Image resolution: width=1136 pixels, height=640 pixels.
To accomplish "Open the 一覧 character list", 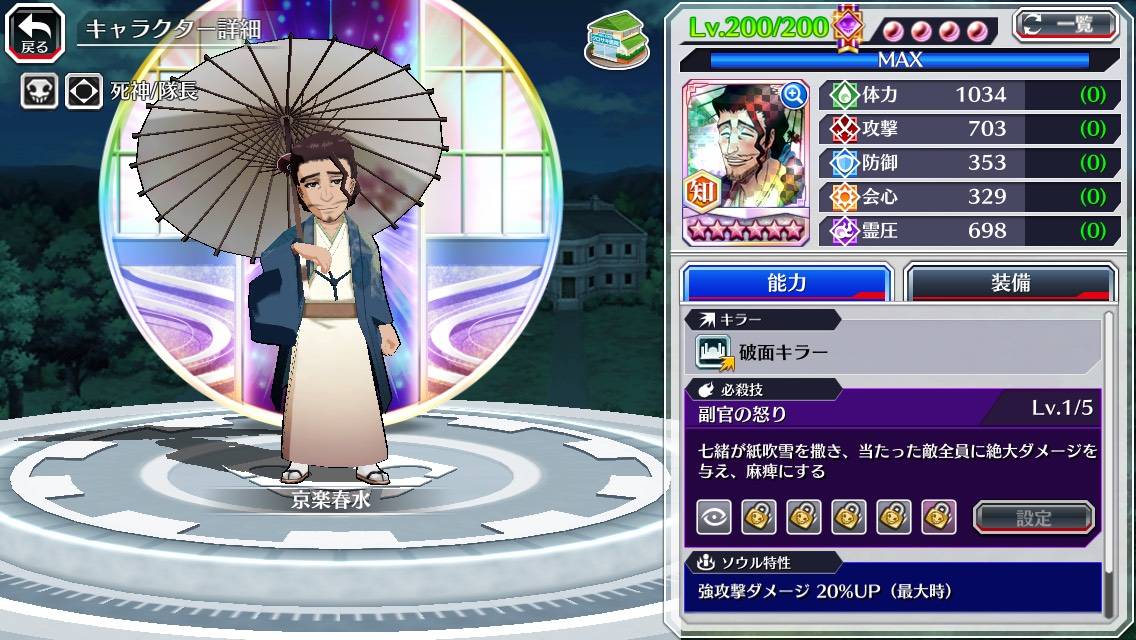I will click(1066, 24).
